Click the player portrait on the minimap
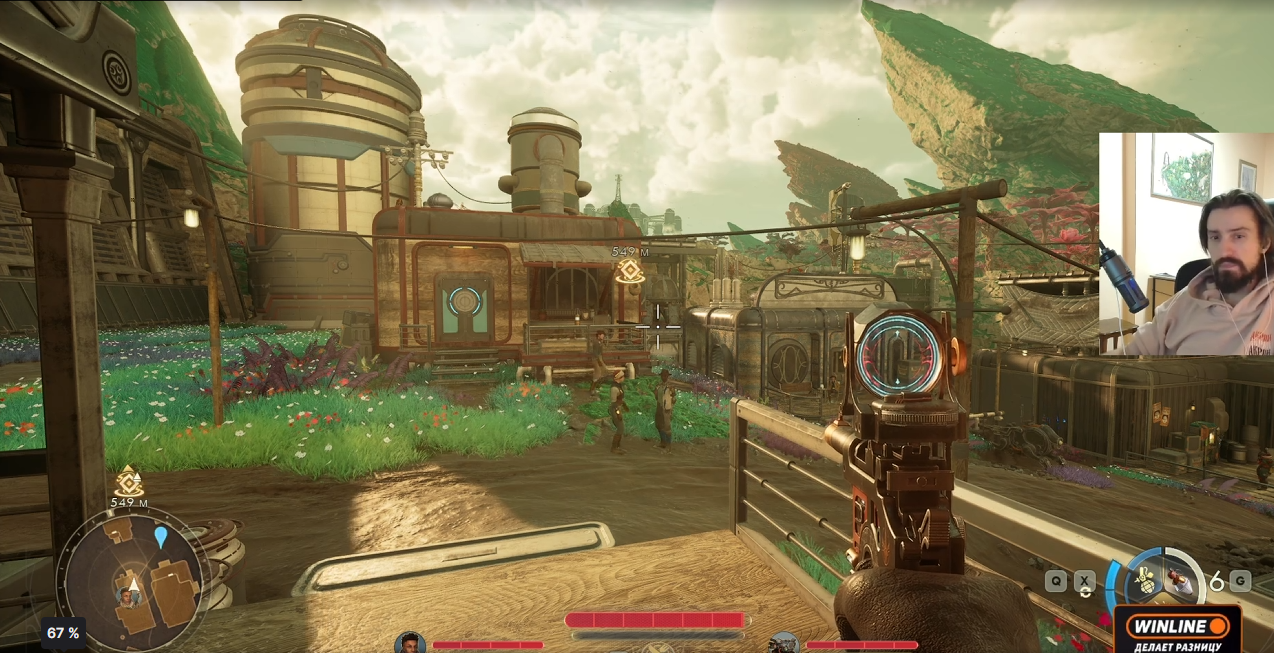 click(128, 596)
